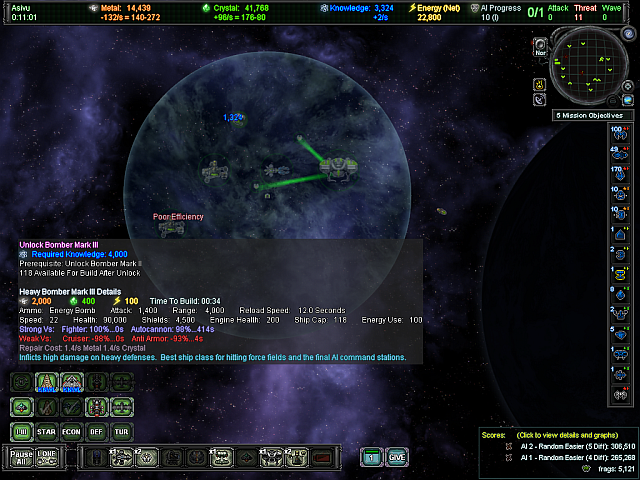The height and width of the screenshot is (480, 640).
Task: Switch to the ECON build tab
Action: pos(71,431)
